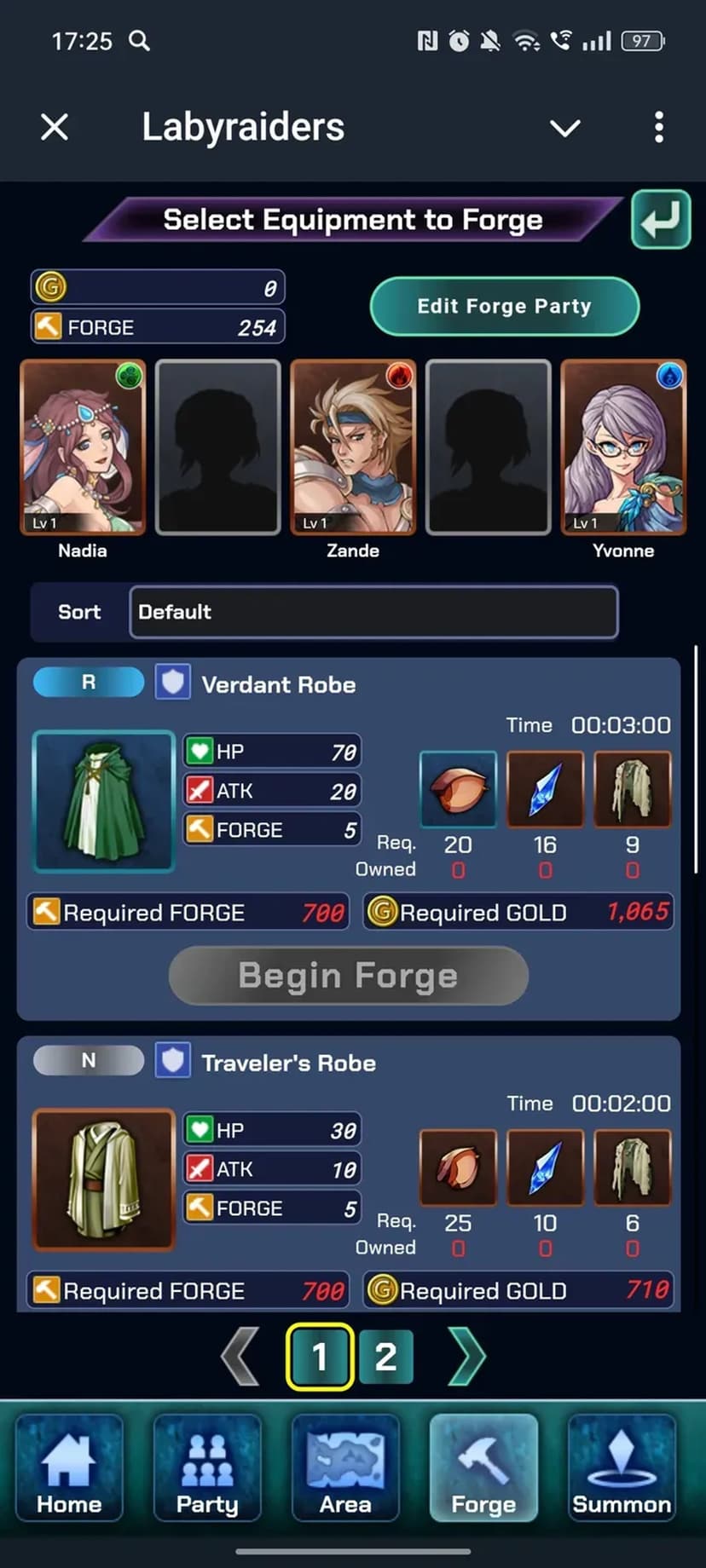The image size is (706, 1568).
Task: Open the three-dot overflow menu
Action: [x=658, y=128]
